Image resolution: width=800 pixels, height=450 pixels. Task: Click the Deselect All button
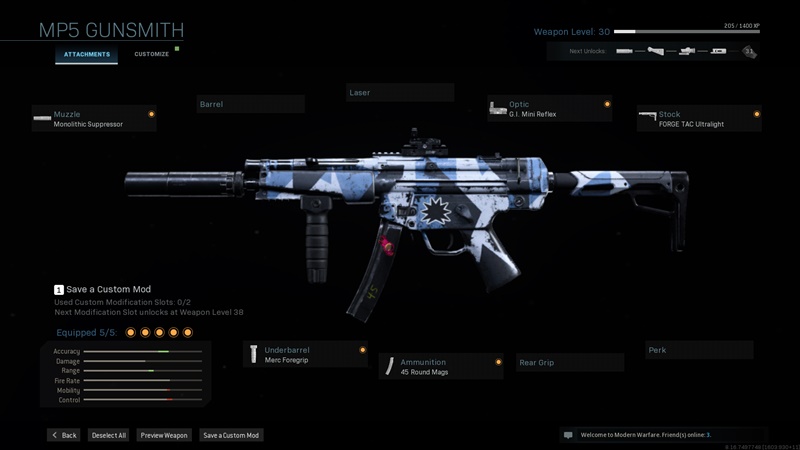tap(109, 436)
